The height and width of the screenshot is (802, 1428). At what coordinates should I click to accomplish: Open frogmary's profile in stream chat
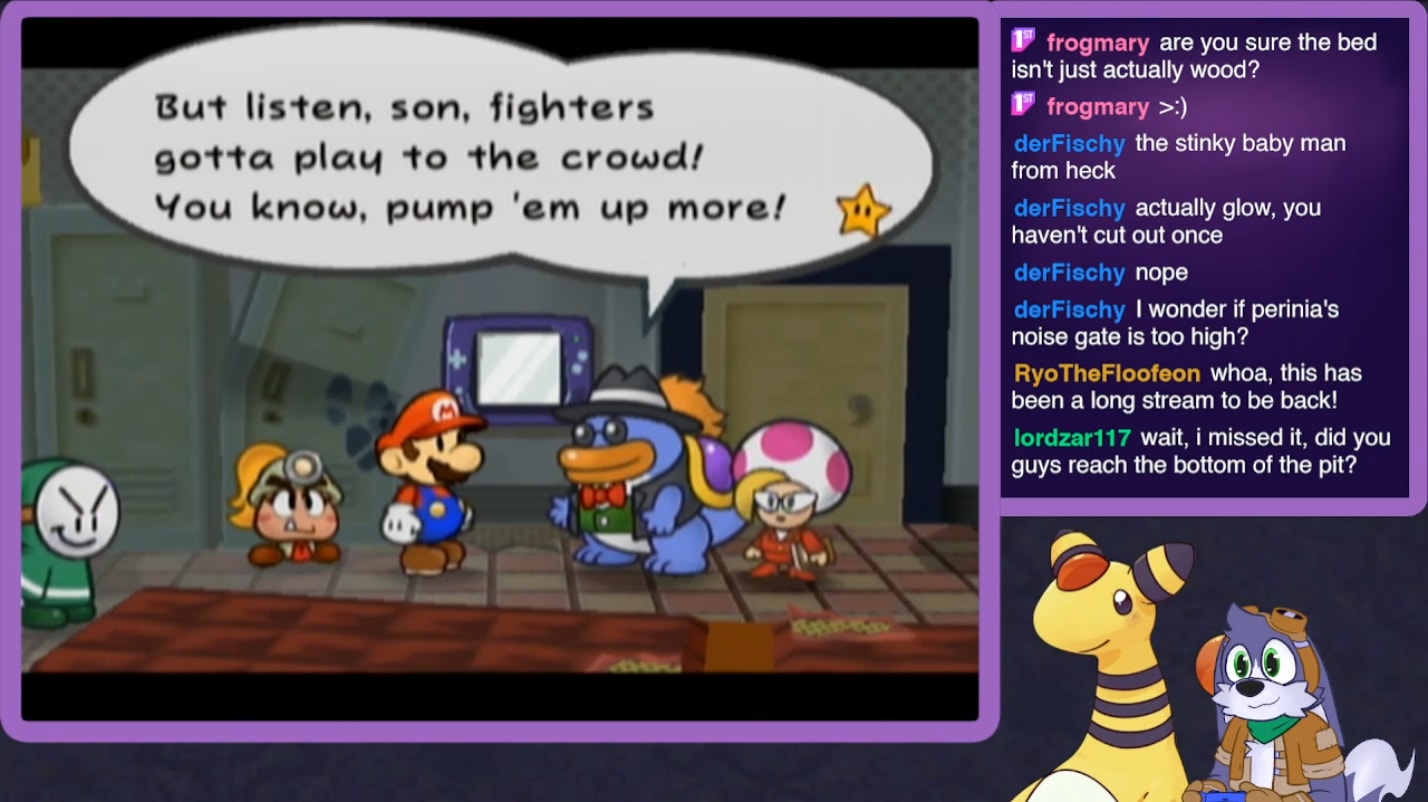pyautogui.click(x=1097, y=43)
